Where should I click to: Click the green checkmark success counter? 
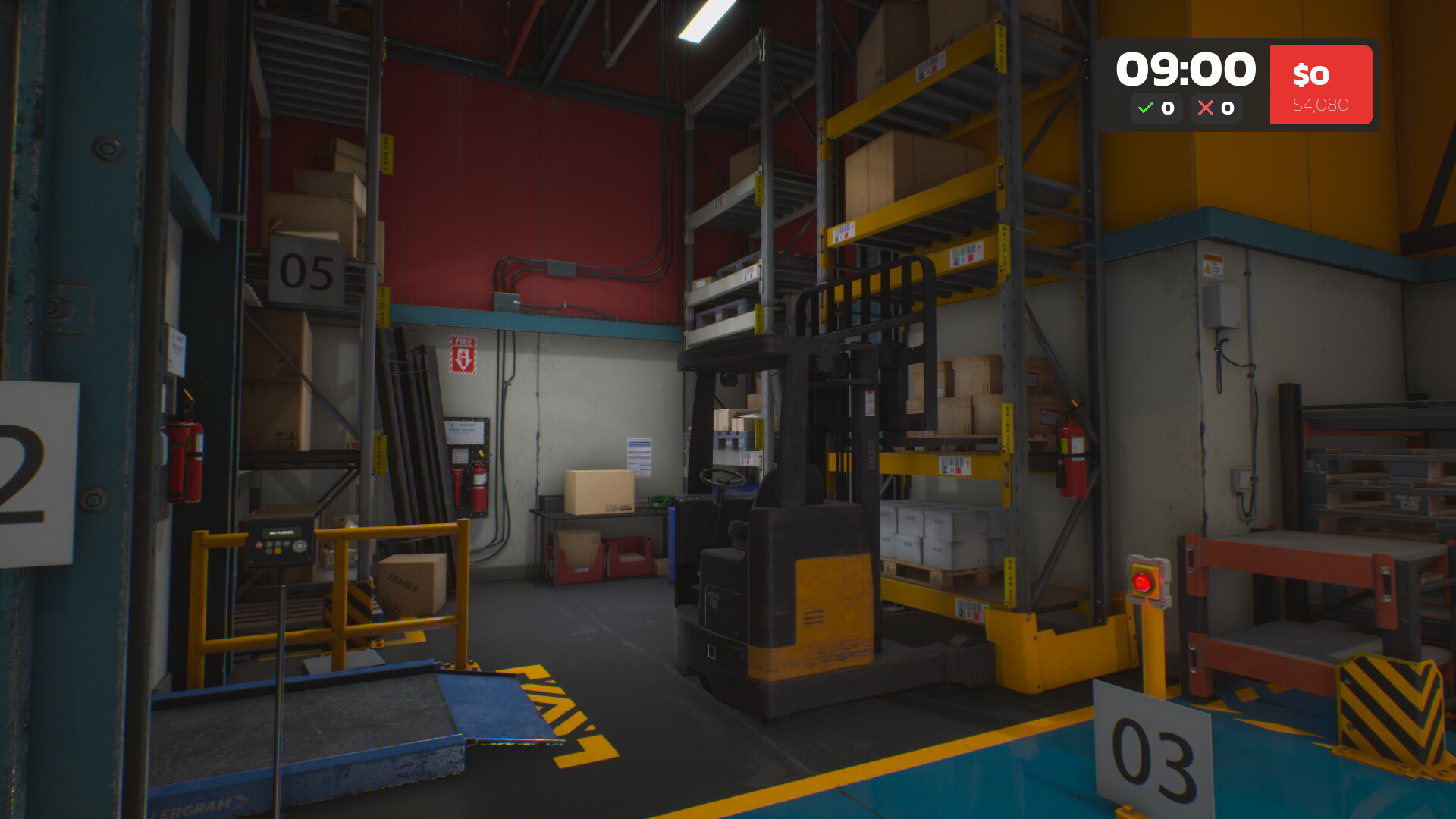[1156, 108]
